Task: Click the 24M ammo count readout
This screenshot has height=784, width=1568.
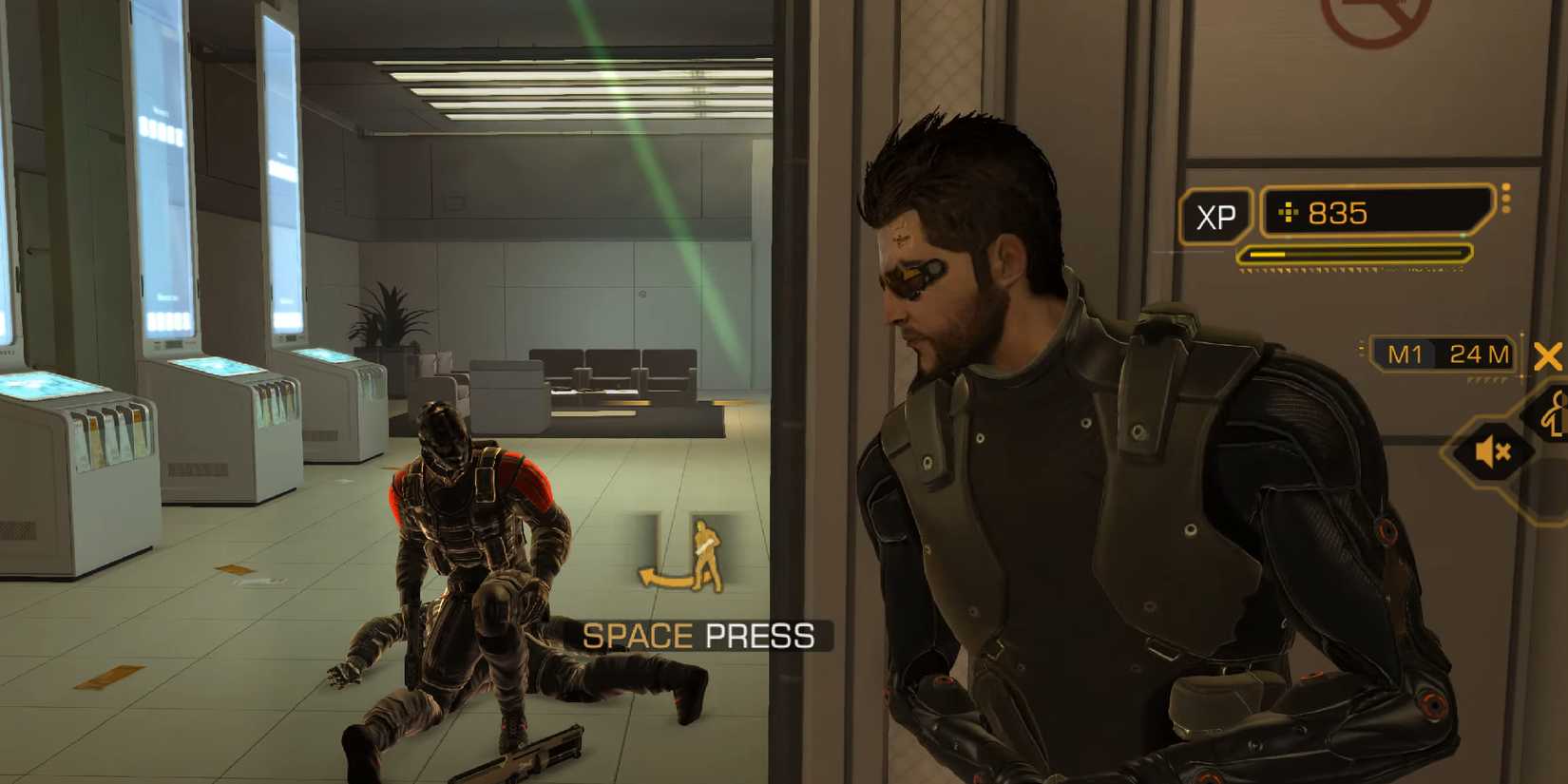Action: (1480, 354)
